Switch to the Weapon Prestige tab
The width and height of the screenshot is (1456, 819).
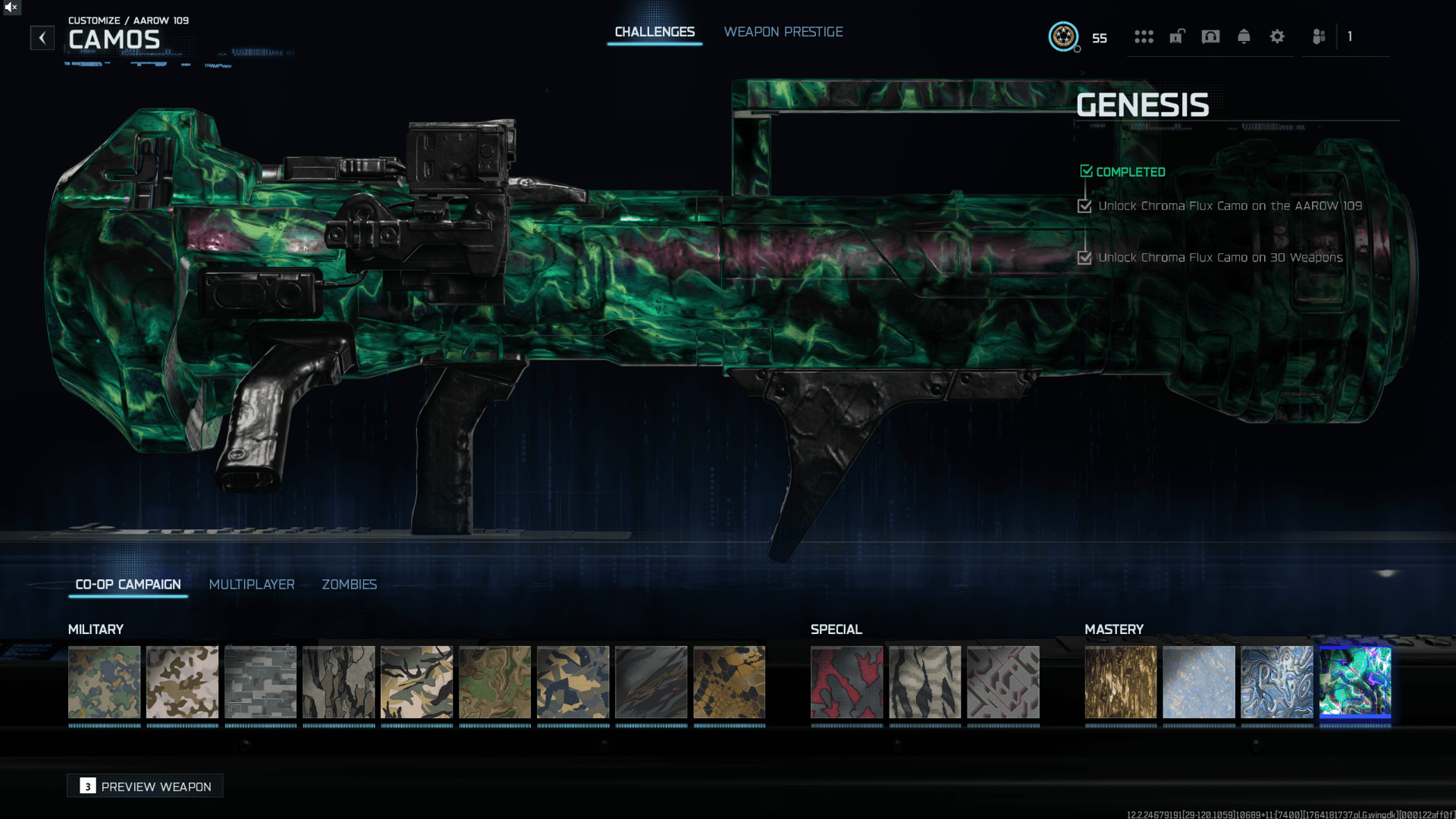pos(783,32)
